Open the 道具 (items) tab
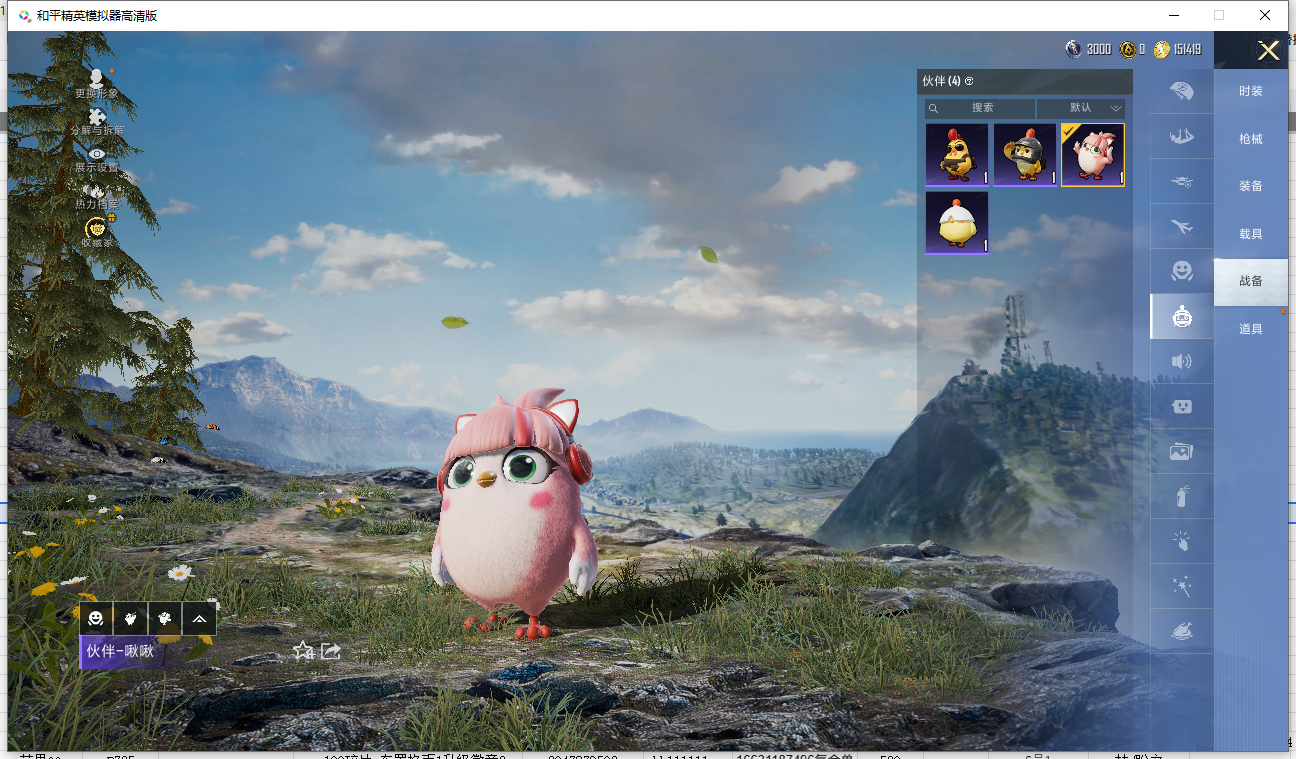The width and height of the screenshot is (1296, 759). click(1250, 329)
